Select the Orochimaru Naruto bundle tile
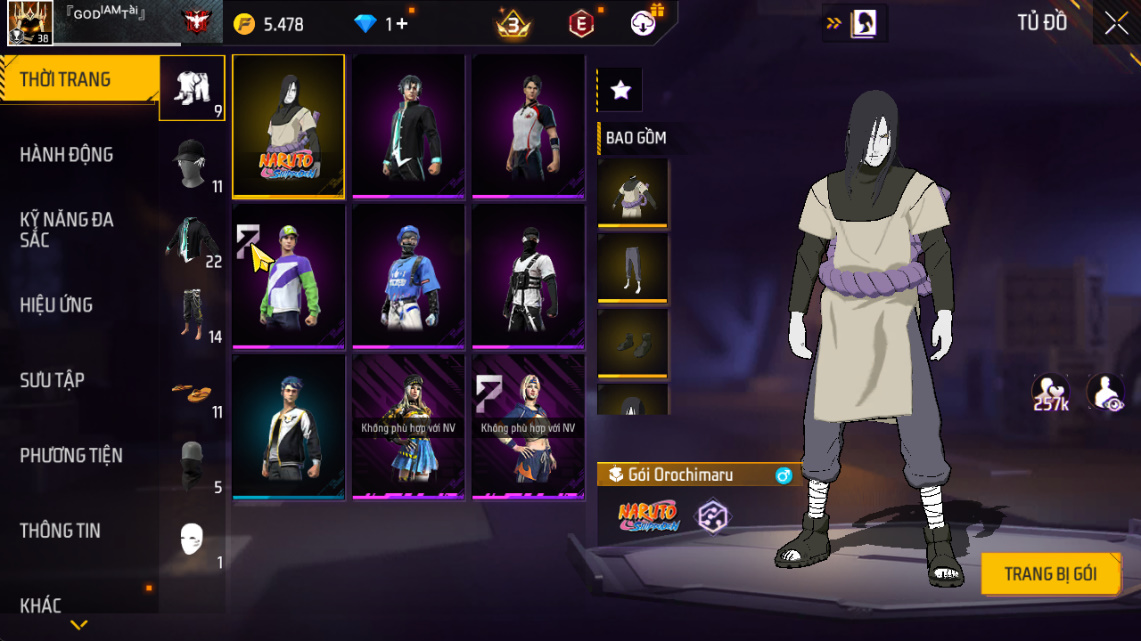 (x=289, y=125)
